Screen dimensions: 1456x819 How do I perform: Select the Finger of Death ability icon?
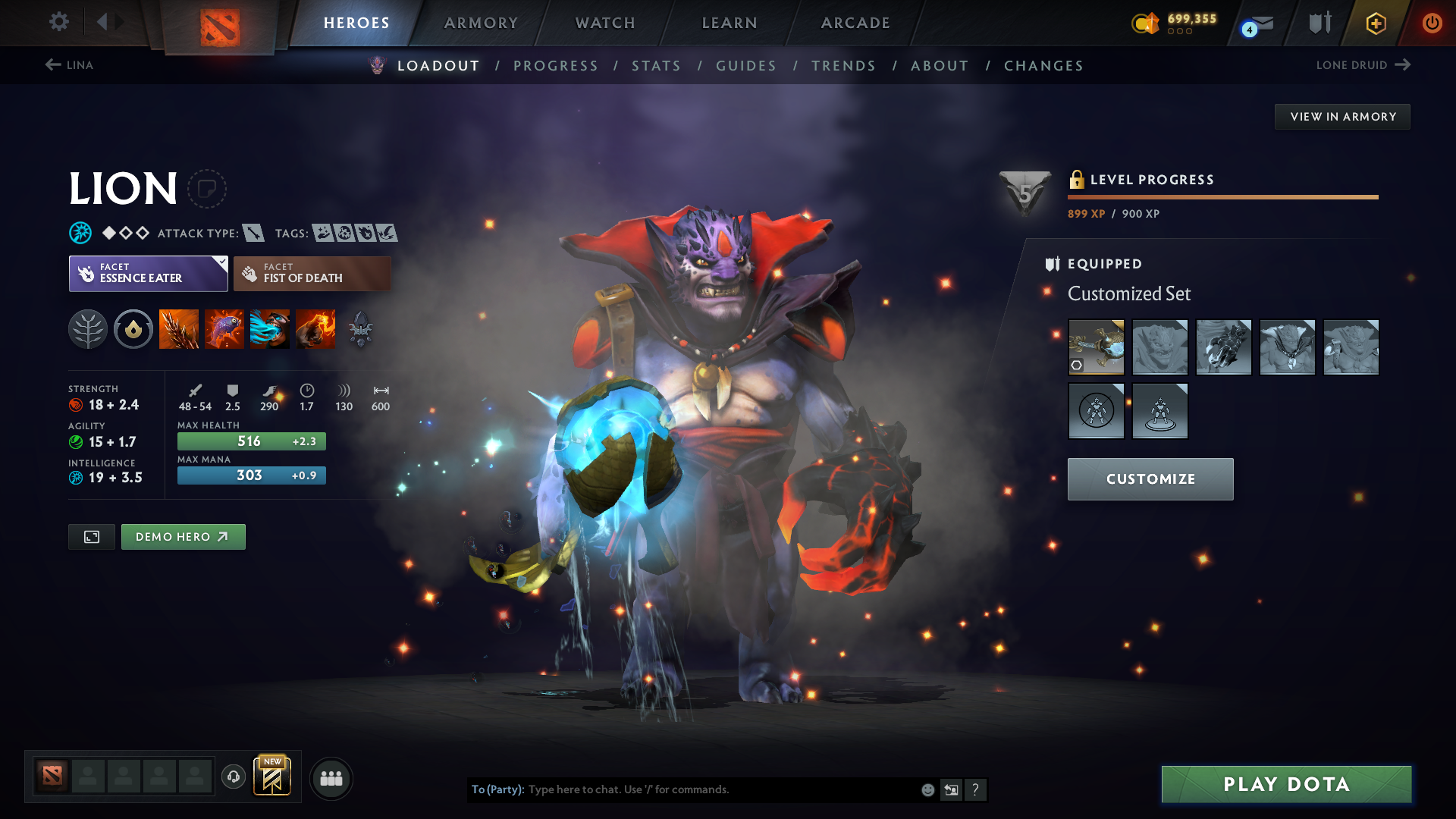coord(315,329)
